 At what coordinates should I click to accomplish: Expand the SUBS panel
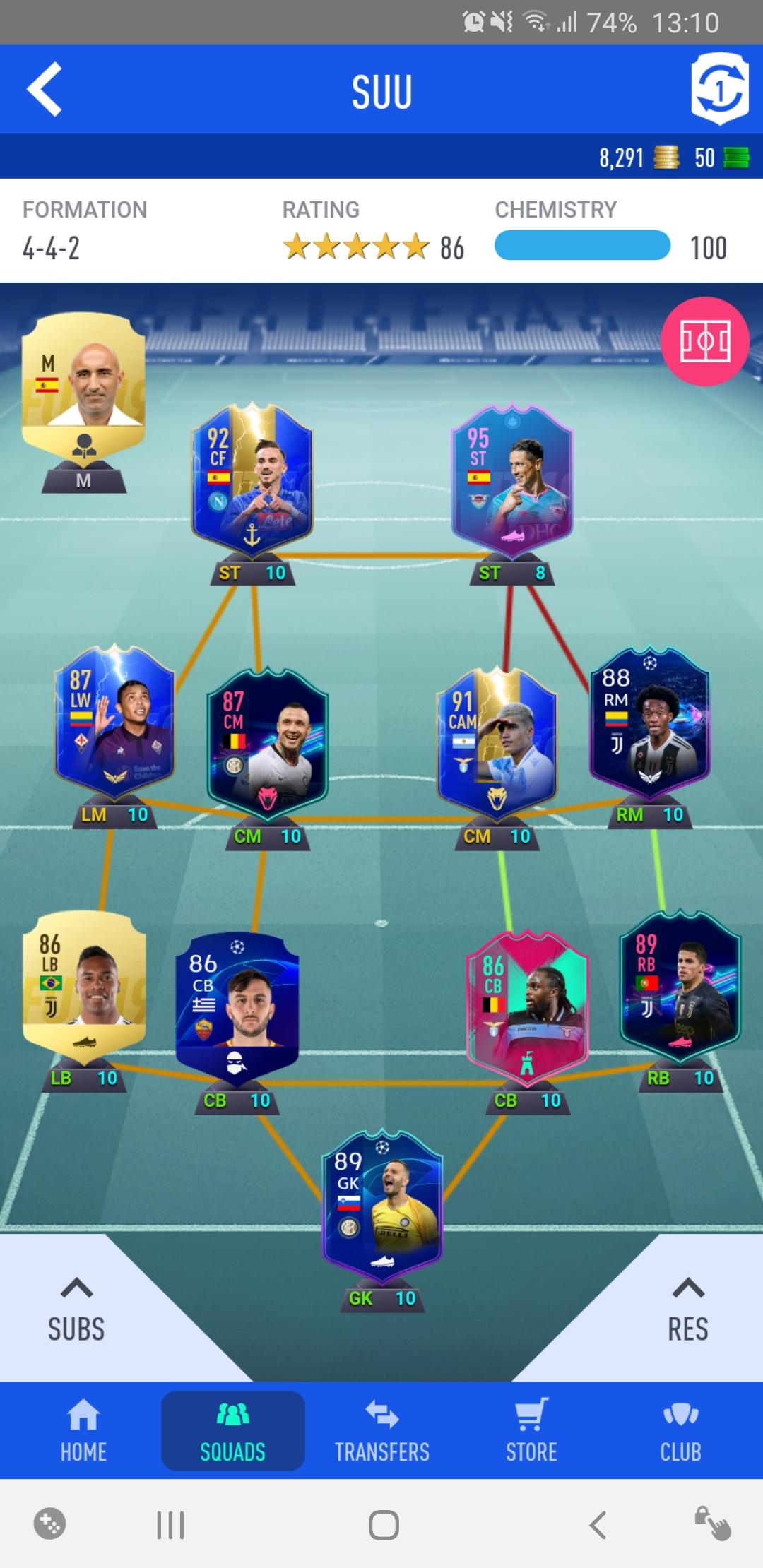click(76, 1311)
